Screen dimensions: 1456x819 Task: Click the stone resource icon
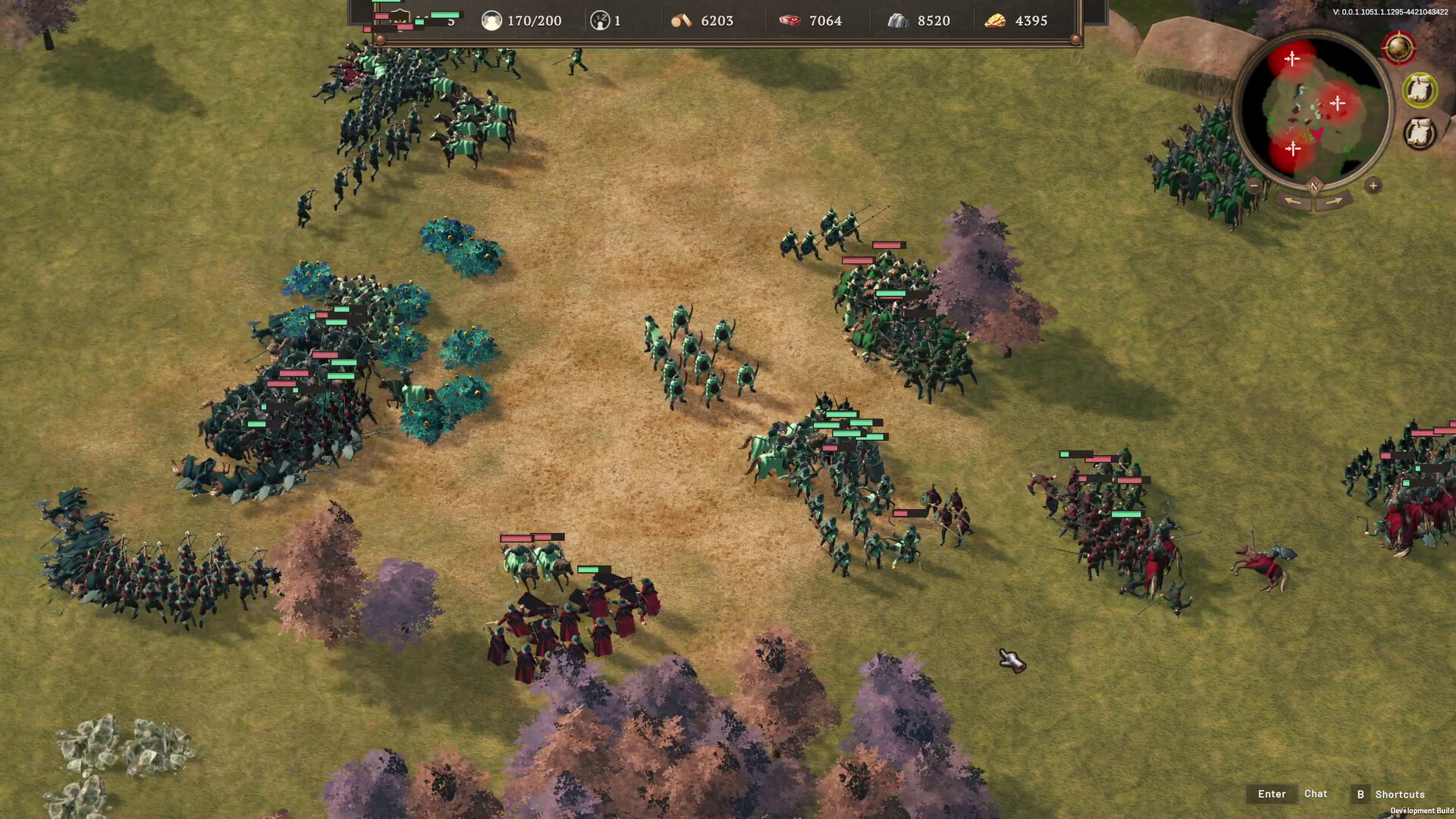click(x=897, y=20)
